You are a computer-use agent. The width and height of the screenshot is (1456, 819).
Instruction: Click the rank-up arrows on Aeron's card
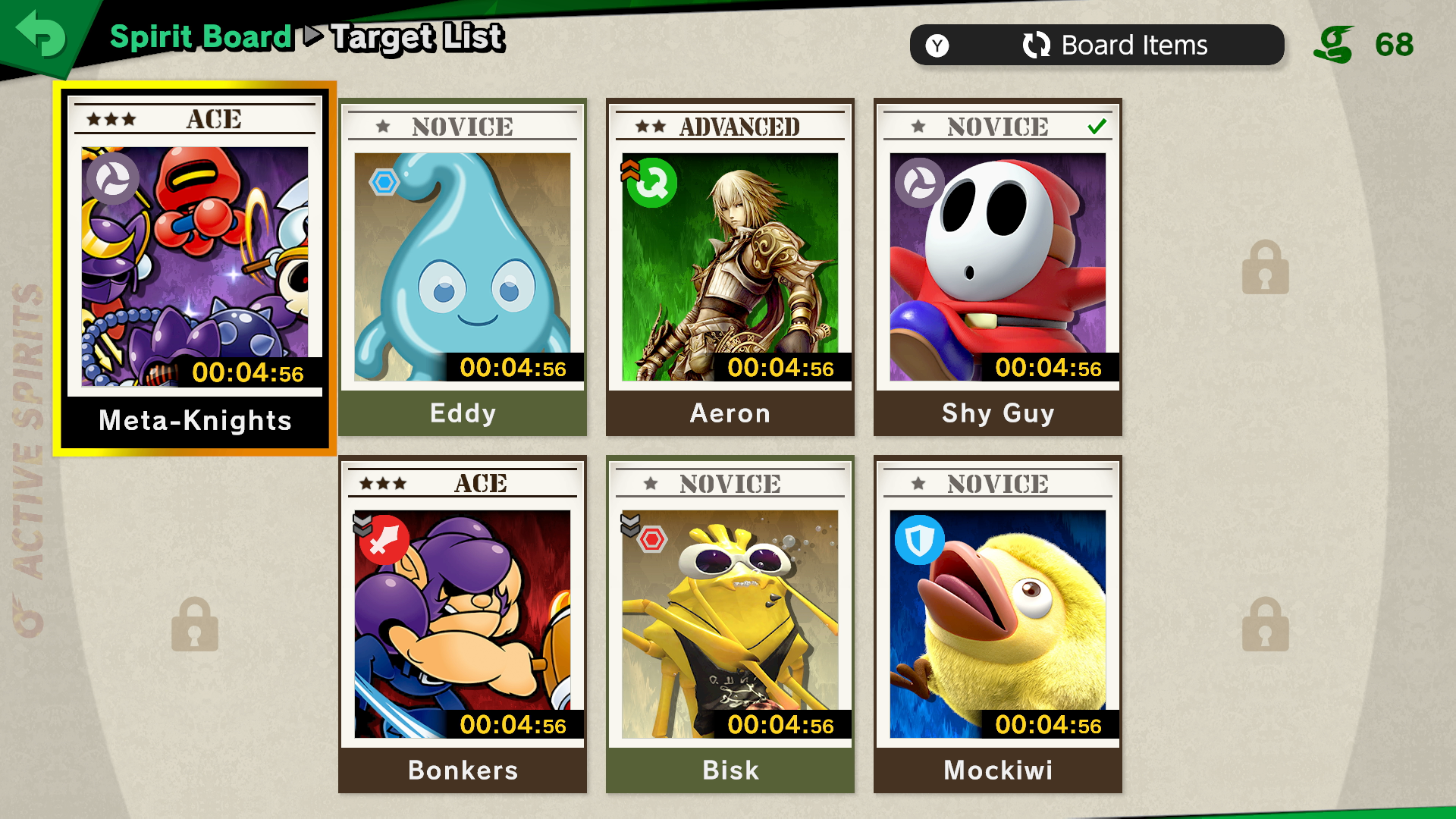[627, 171]
